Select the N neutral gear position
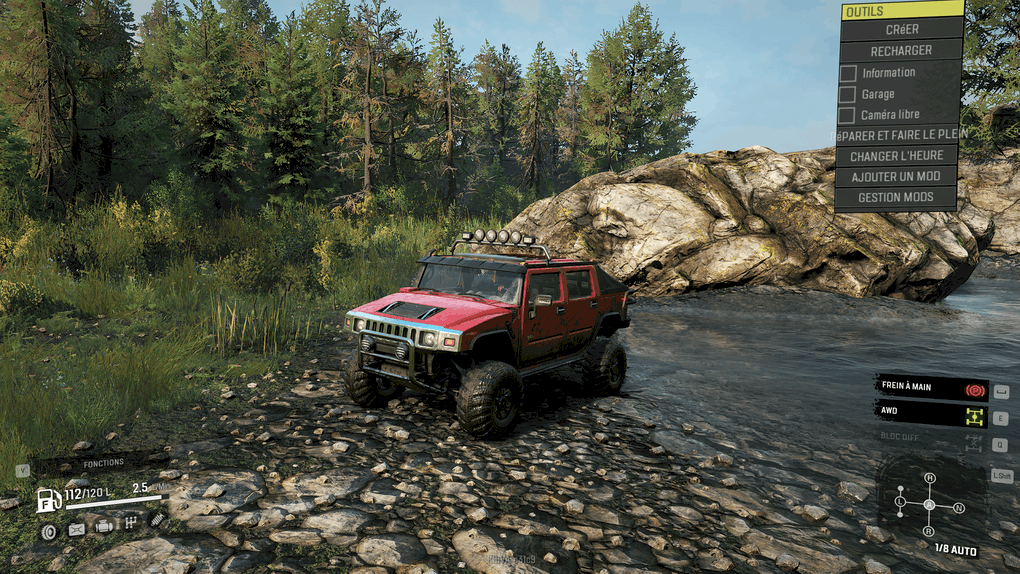This screenshot has height=574, width=1020. pos(959,508)
